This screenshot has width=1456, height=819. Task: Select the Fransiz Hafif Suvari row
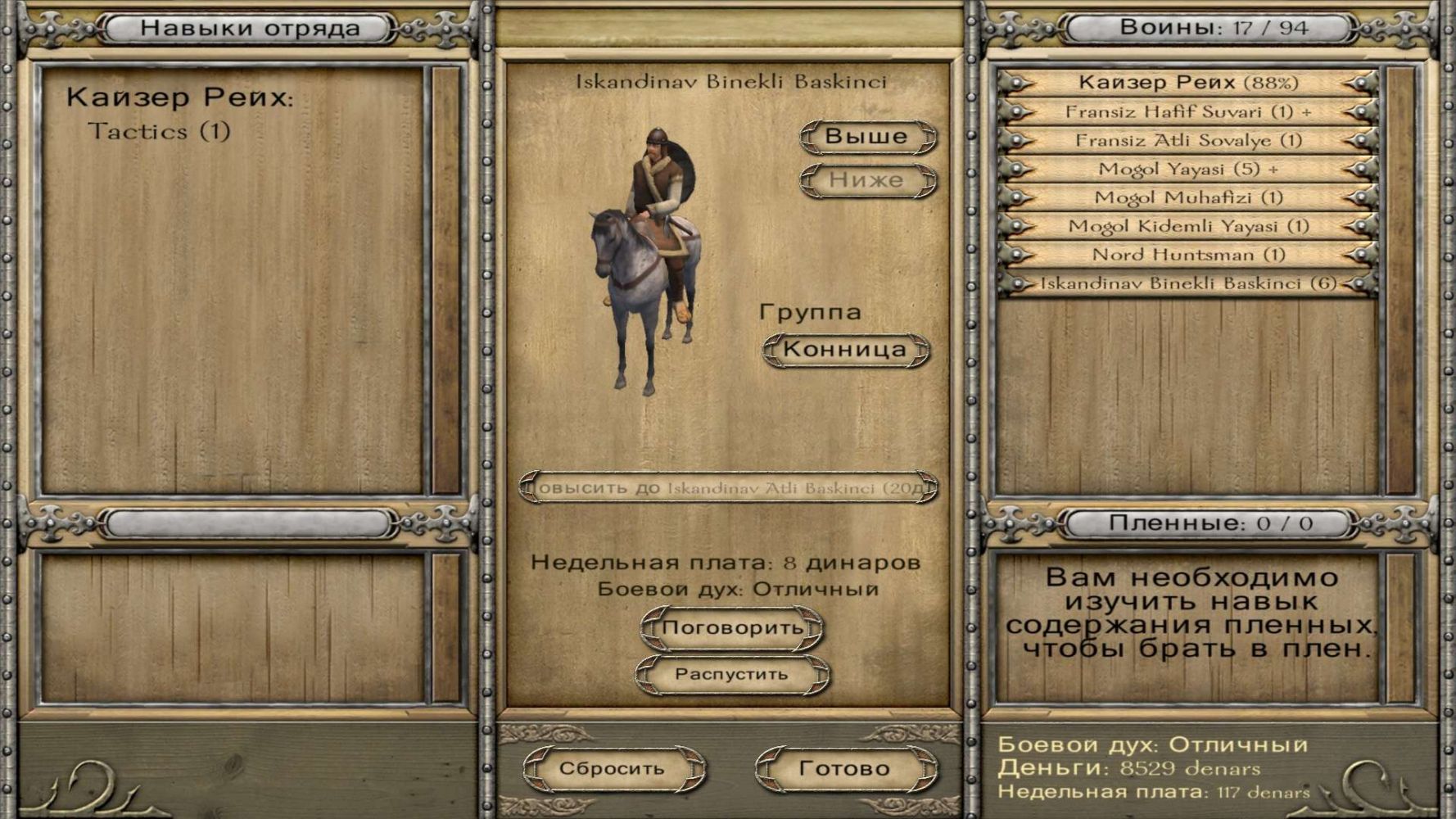(1187, 111)
